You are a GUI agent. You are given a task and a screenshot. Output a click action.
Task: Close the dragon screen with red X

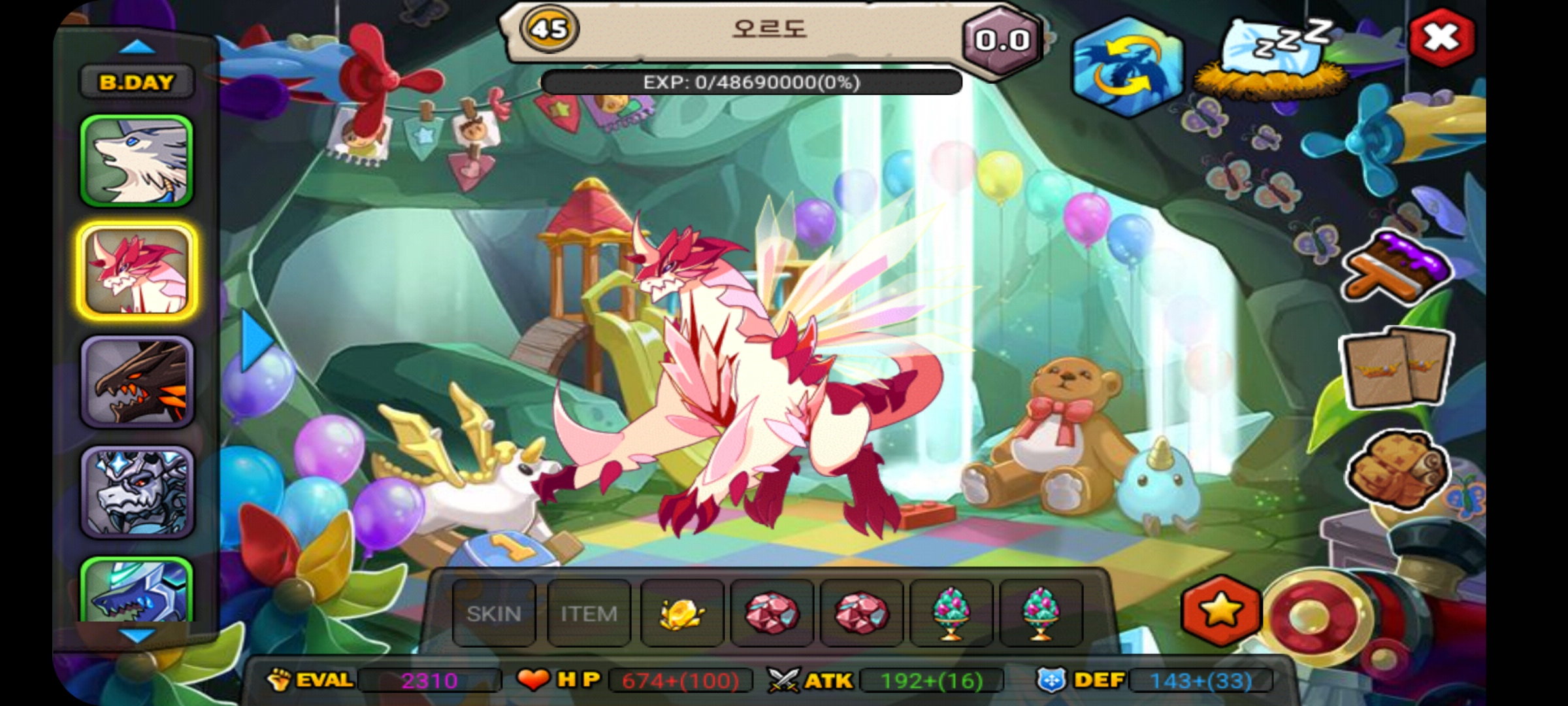click(1441, 38)
